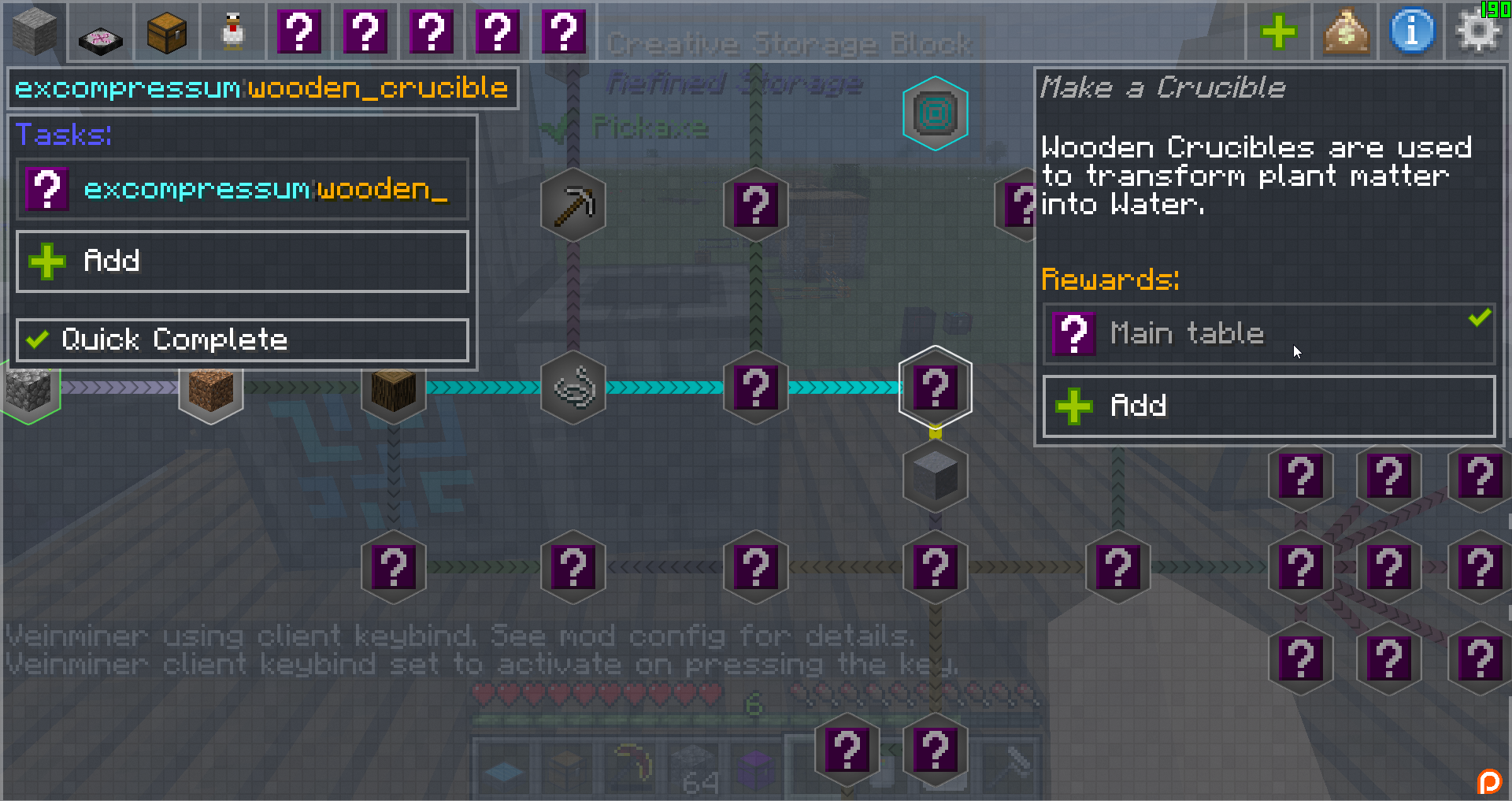
Task: Select the string quest node
Action: click(x=573, y=388)
